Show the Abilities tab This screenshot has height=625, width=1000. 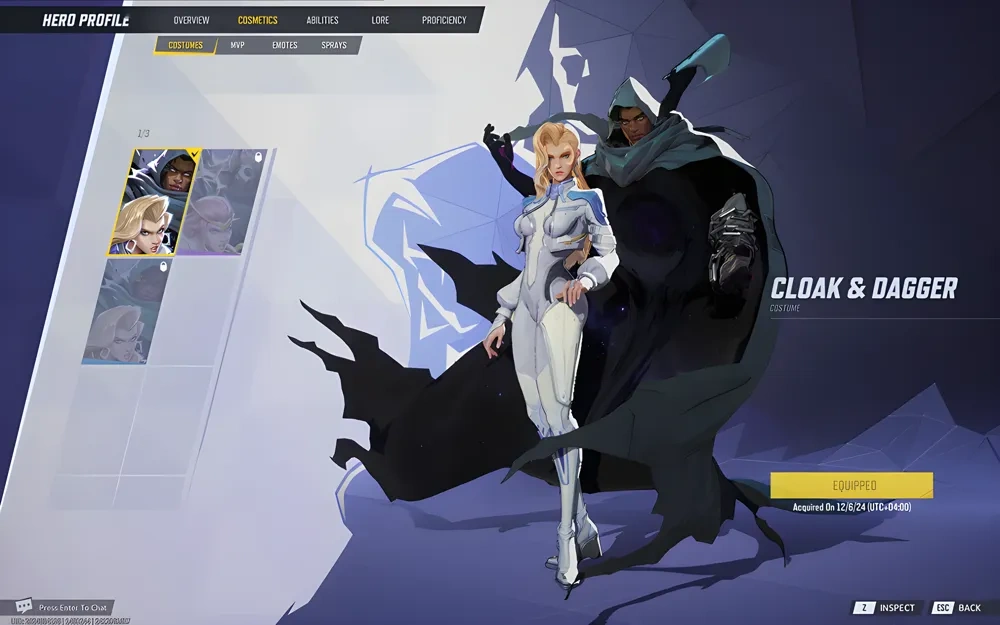(x=322, y=20)
